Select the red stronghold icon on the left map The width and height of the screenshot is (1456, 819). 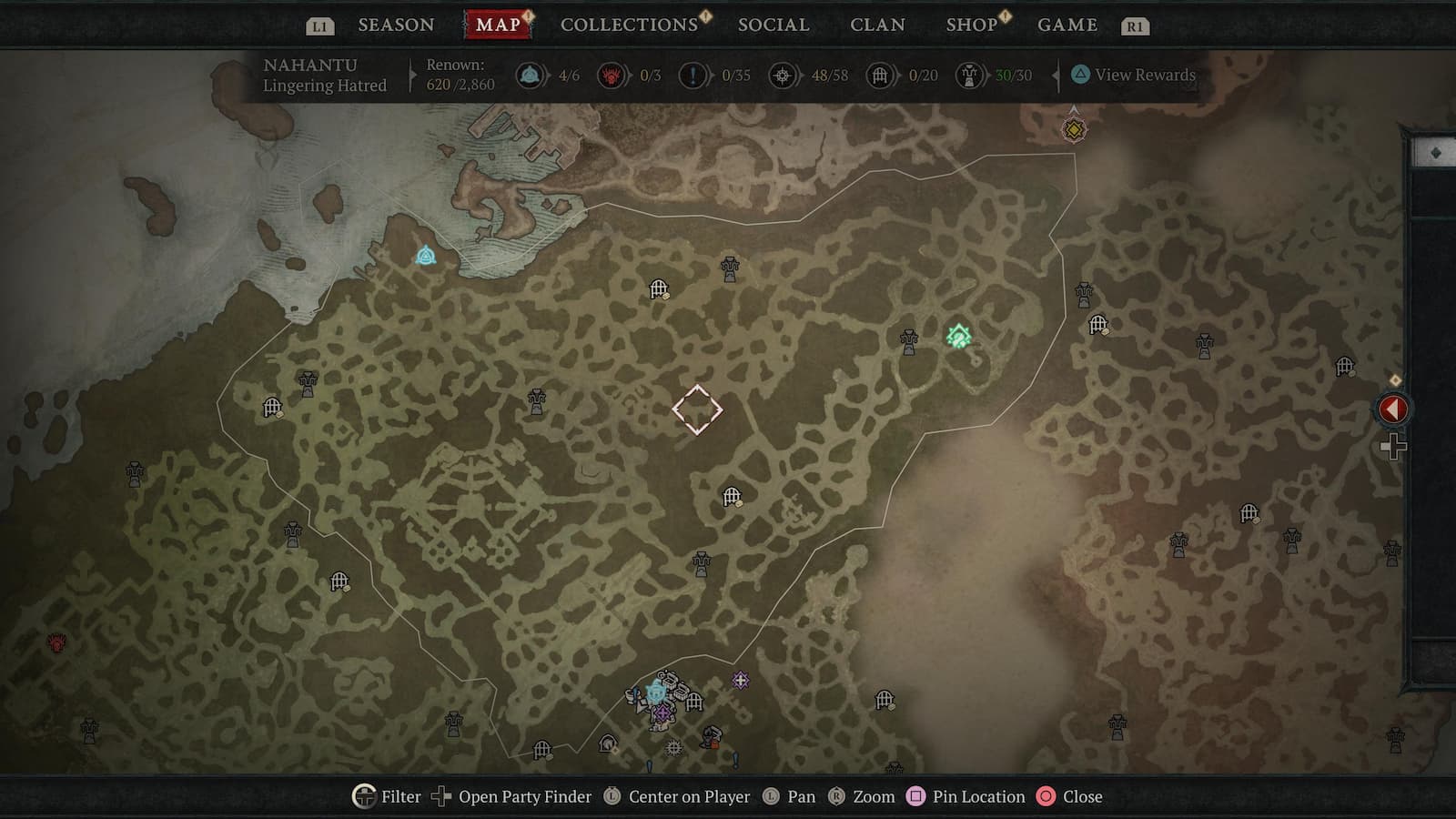point(55,644)
